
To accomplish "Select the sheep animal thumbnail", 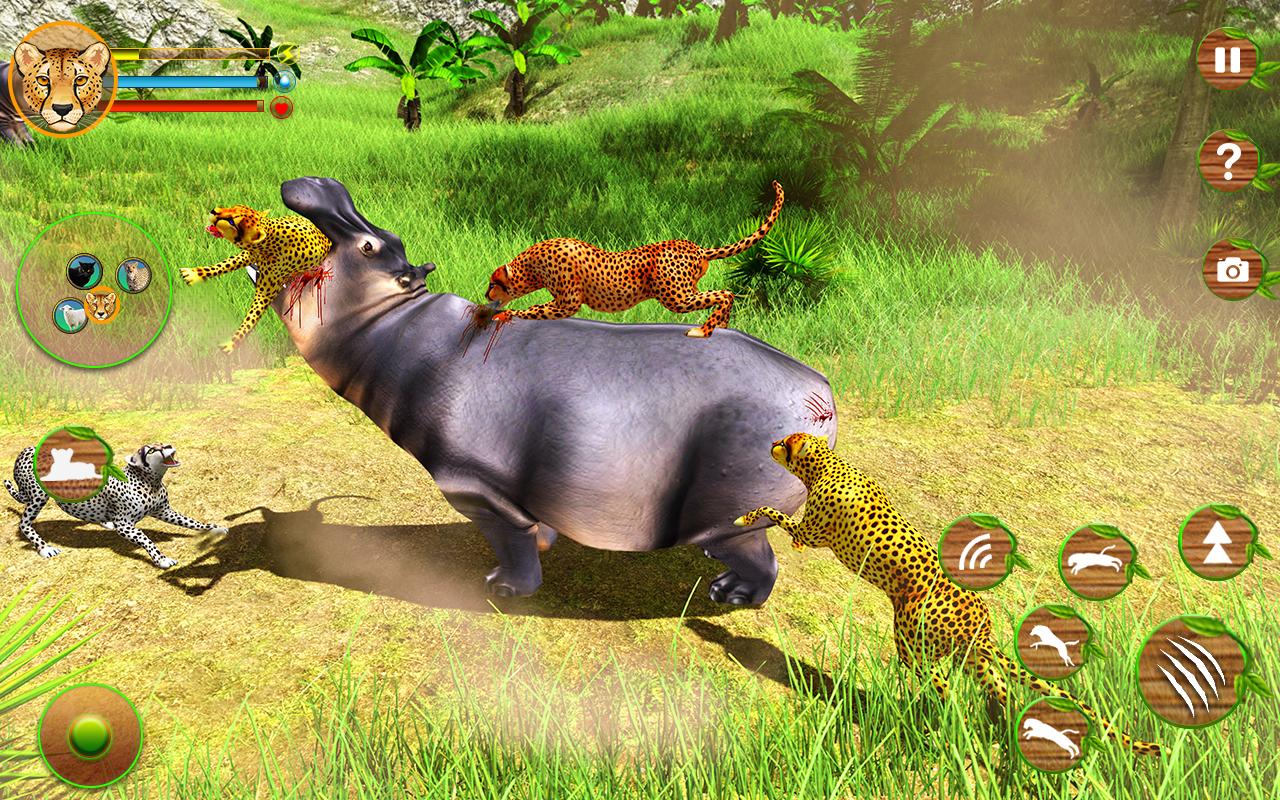I will 71,315.
